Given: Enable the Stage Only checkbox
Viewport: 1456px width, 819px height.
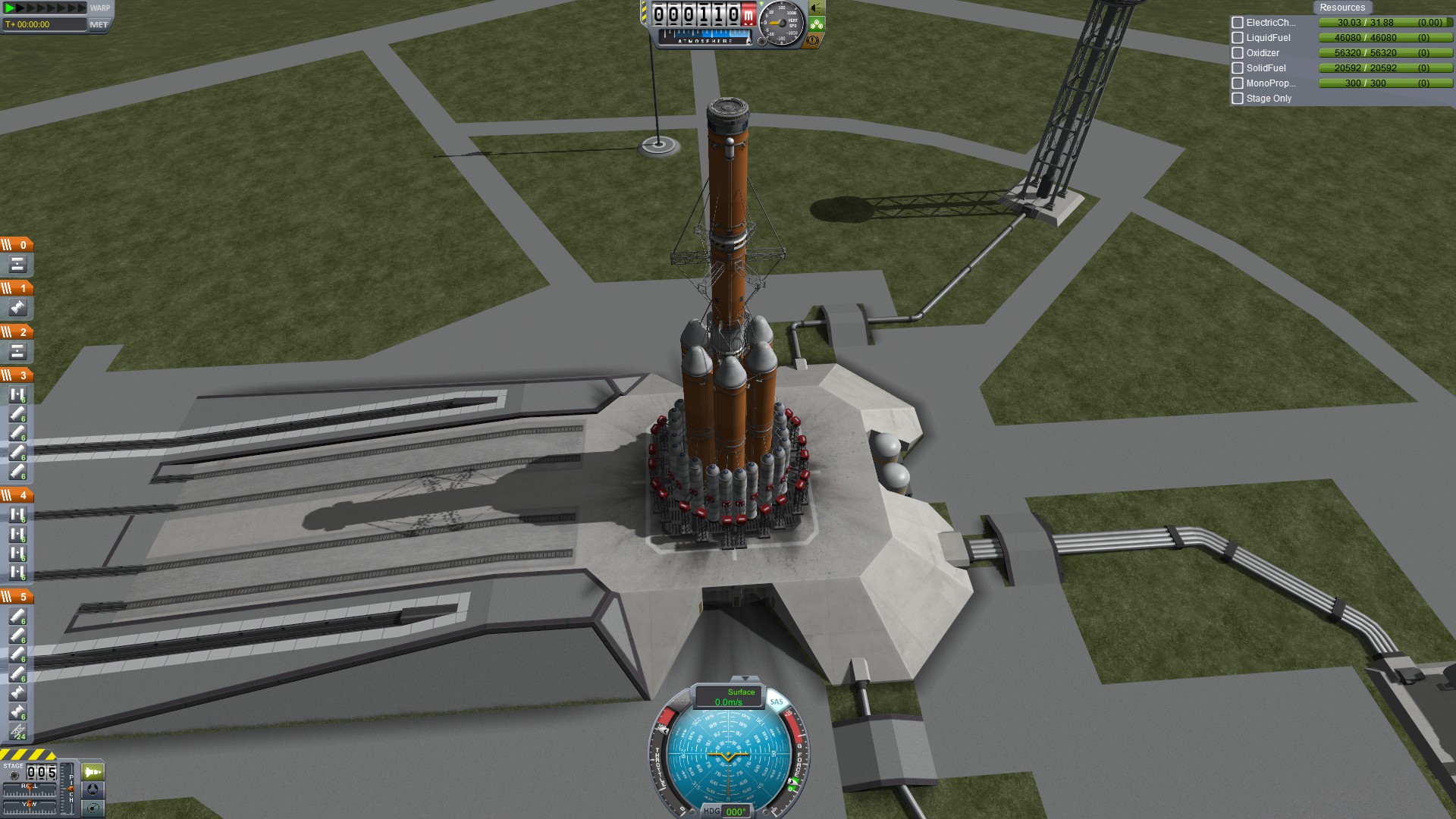Looking at the screenshot, I should click(1238, 99).
